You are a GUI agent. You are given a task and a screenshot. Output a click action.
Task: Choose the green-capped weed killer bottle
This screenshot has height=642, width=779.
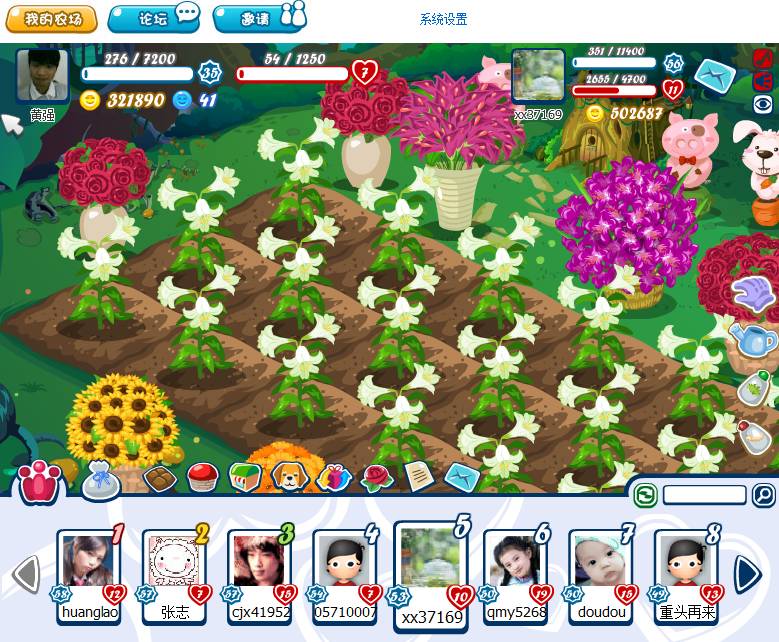click(755, 388)
